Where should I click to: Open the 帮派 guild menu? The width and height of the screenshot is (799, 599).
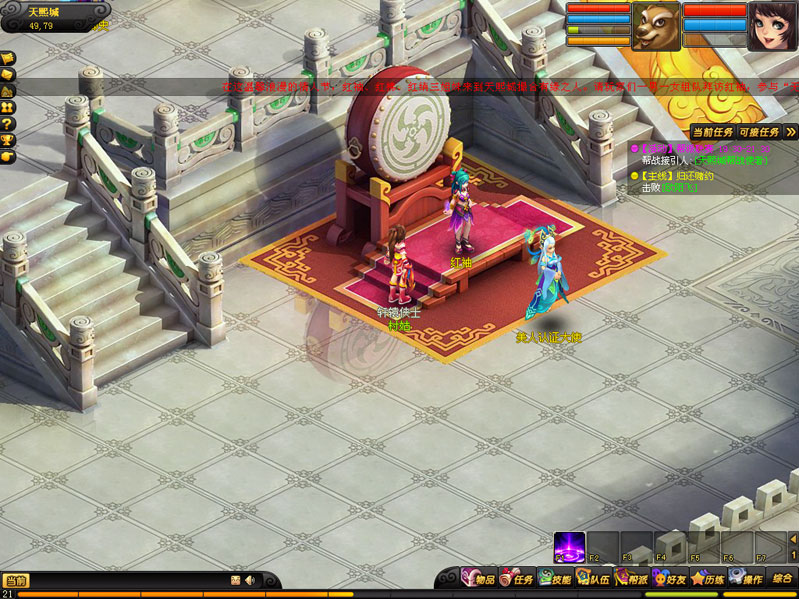(632, 578)
